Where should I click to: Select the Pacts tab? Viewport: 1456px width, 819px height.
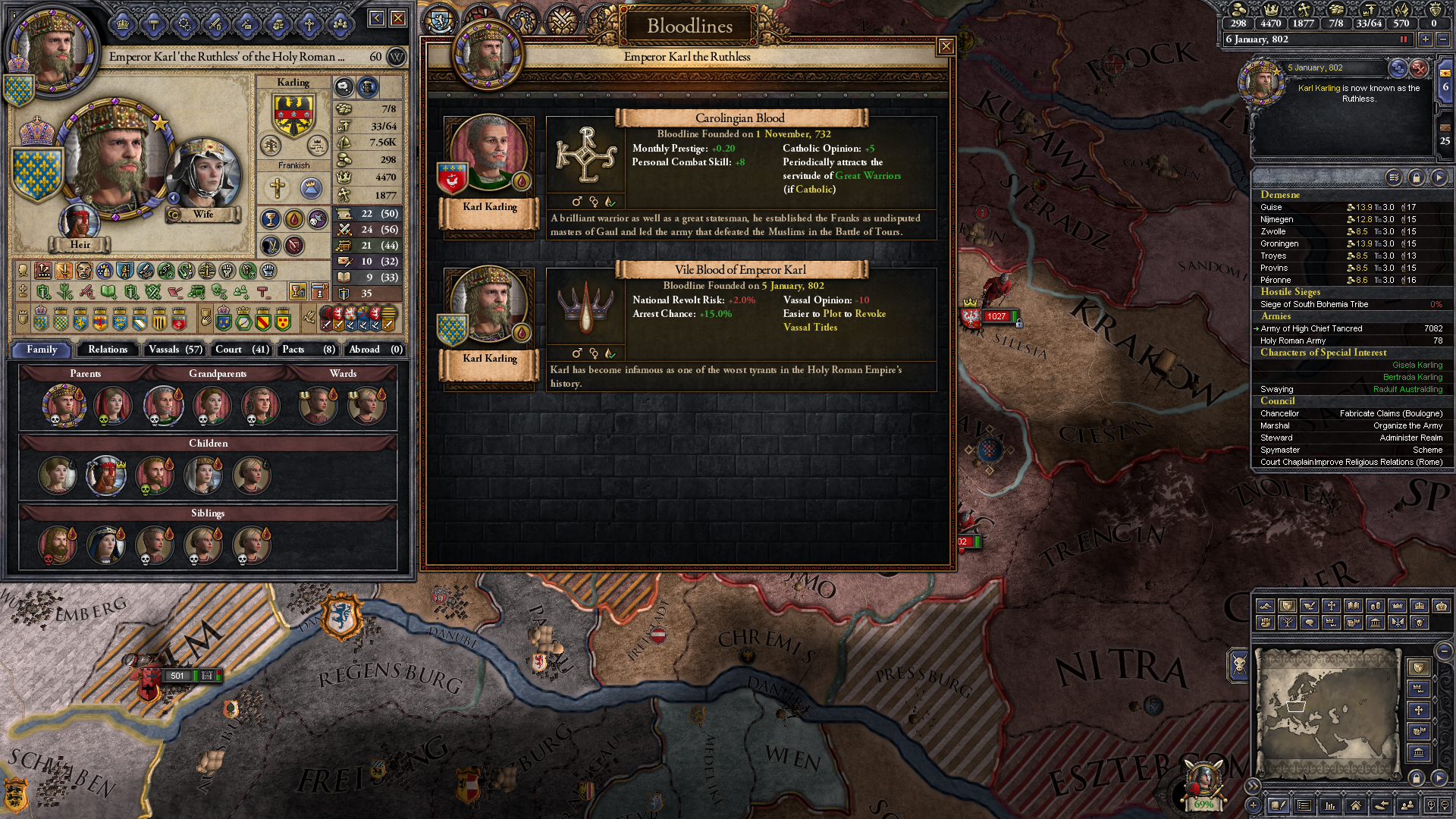308,350
